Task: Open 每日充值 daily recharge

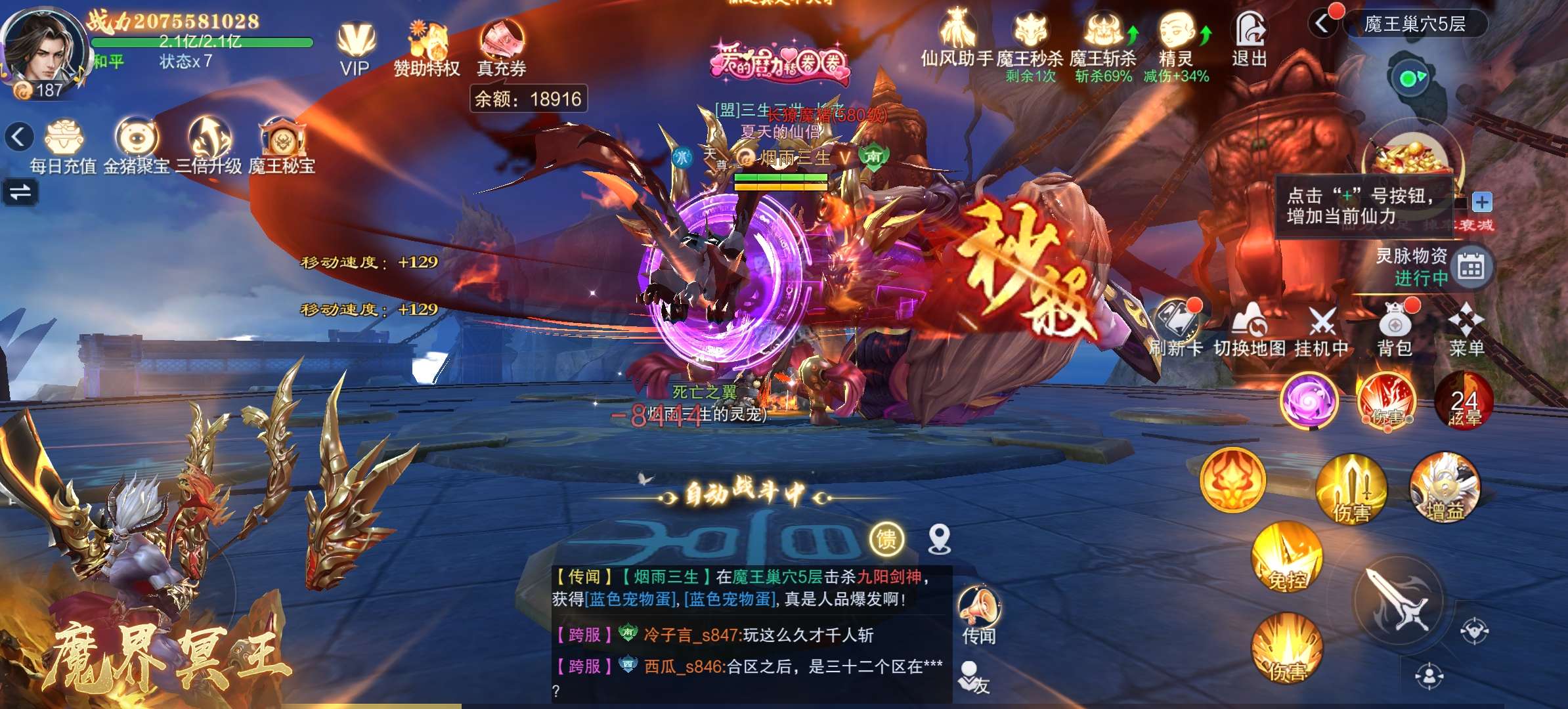Action: coord(64,146)
